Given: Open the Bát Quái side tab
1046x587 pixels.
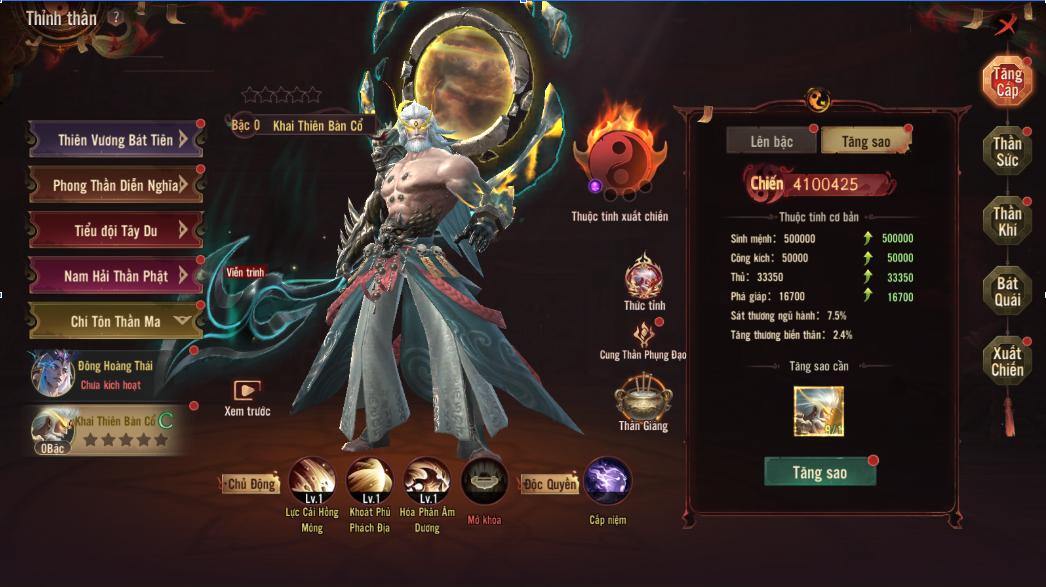Looking at the screenshot, I should 1006,291.
